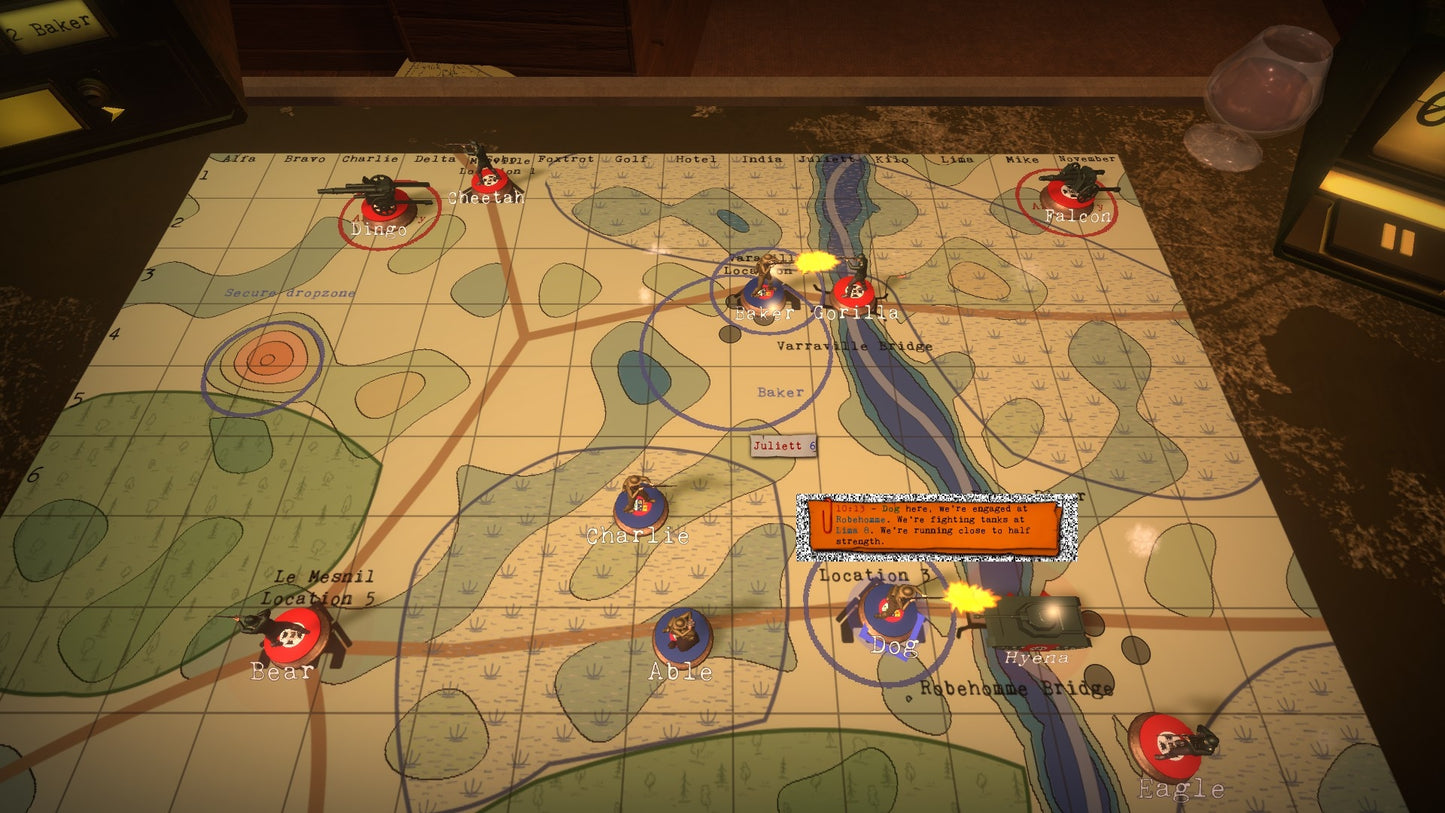The height and width of the screenshot is (813, 1445).
Task: Click the Eagle enemy marker
Action: (1166, 745)
